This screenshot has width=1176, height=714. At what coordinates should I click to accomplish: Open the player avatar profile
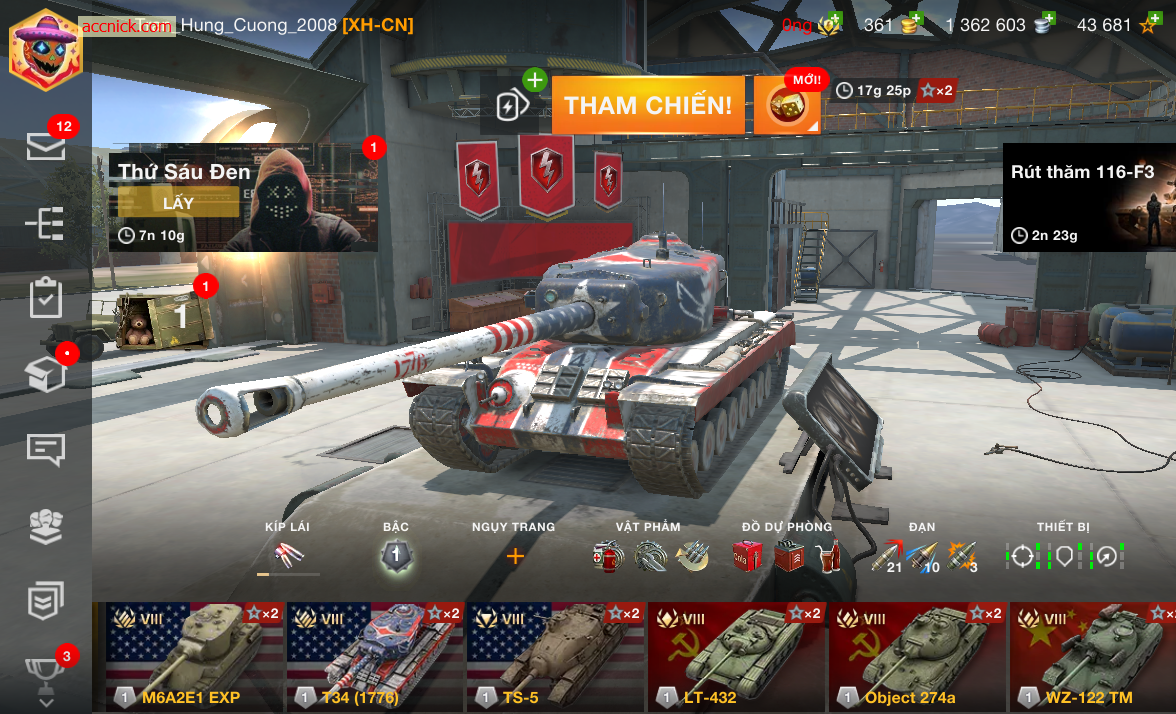[45, 48]
